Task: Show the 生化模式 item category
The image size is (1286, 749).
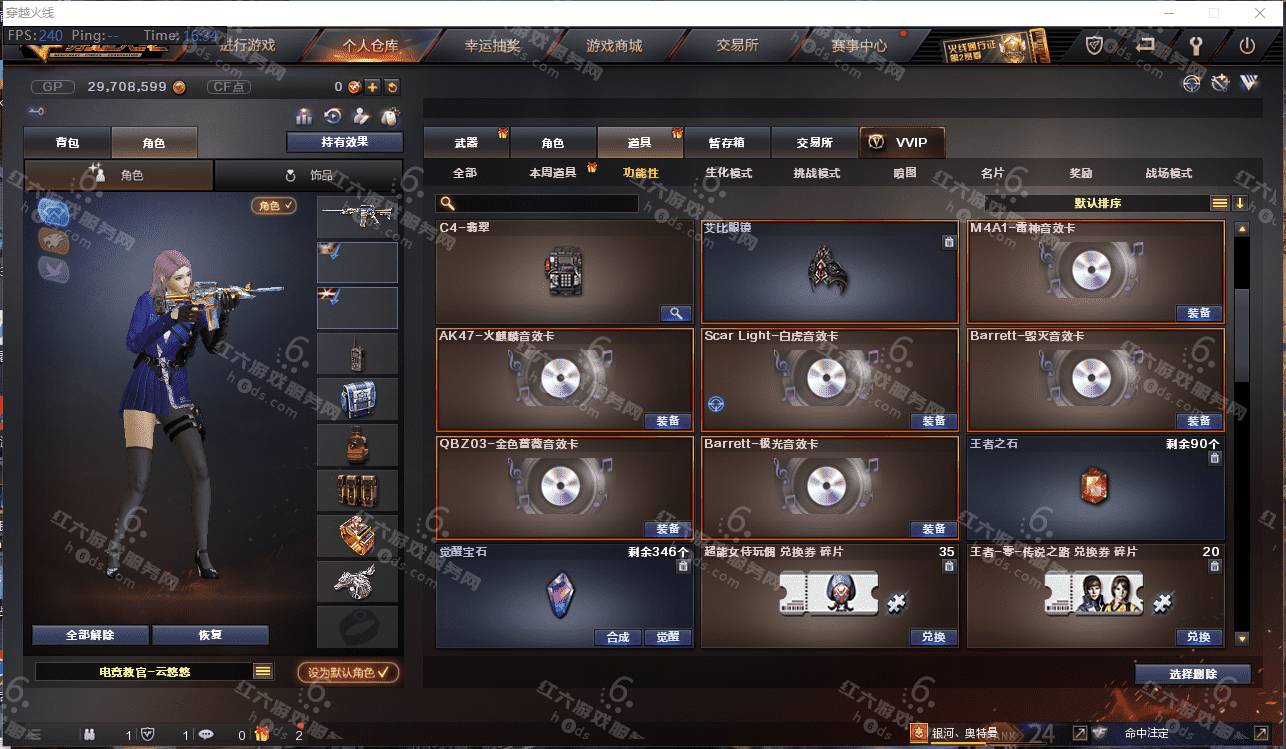Action: coord(728,173)
